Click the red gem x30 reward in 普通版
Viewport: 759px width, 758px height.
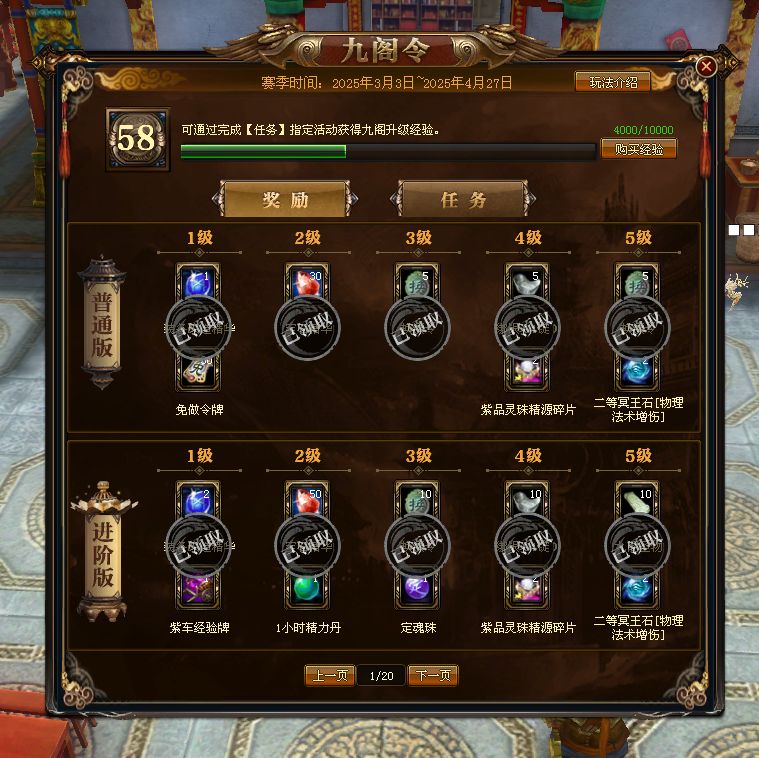coord(307,282)
